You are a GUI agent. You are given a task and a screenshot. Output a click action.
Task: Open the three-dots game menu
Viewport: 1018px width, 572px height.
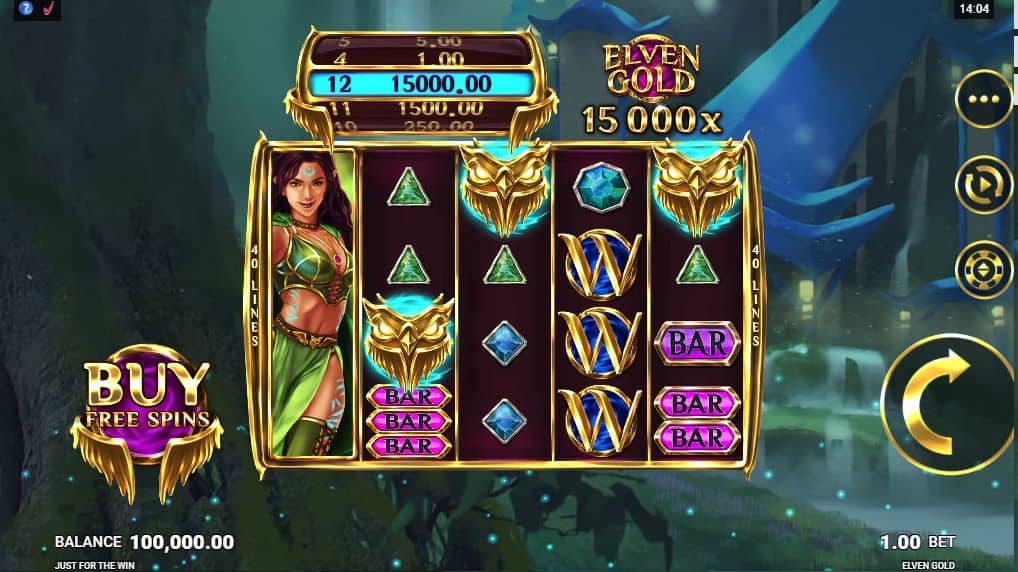[984, 100]
